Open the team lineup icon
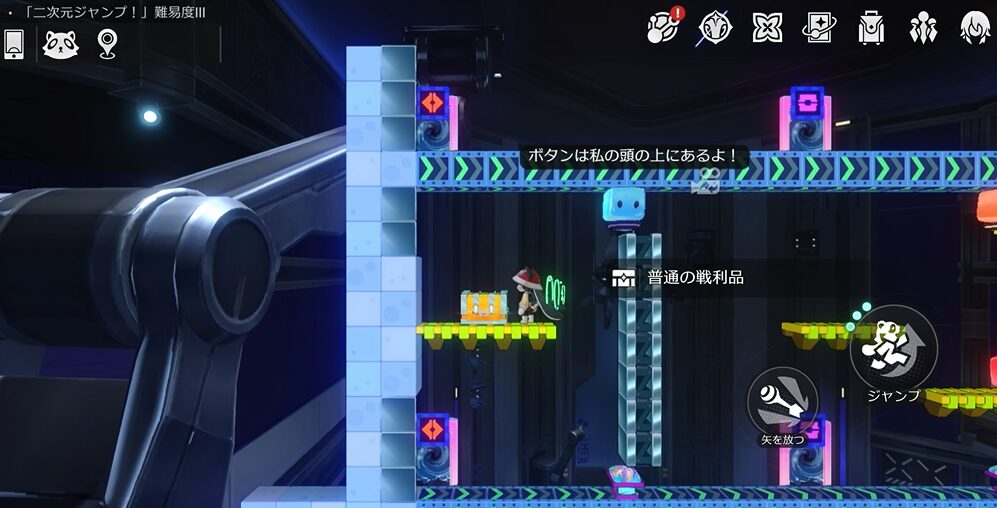The image size is (997, 508). click(x=923, y=27)
